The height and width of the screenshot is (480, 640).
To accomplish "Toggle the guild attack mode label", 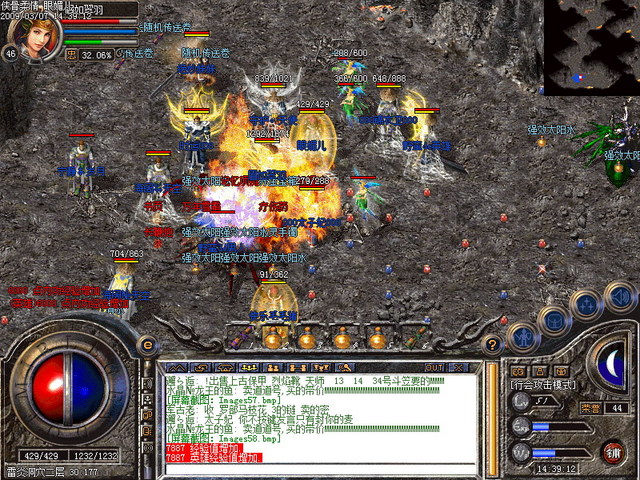I will (x=543, y=383).
